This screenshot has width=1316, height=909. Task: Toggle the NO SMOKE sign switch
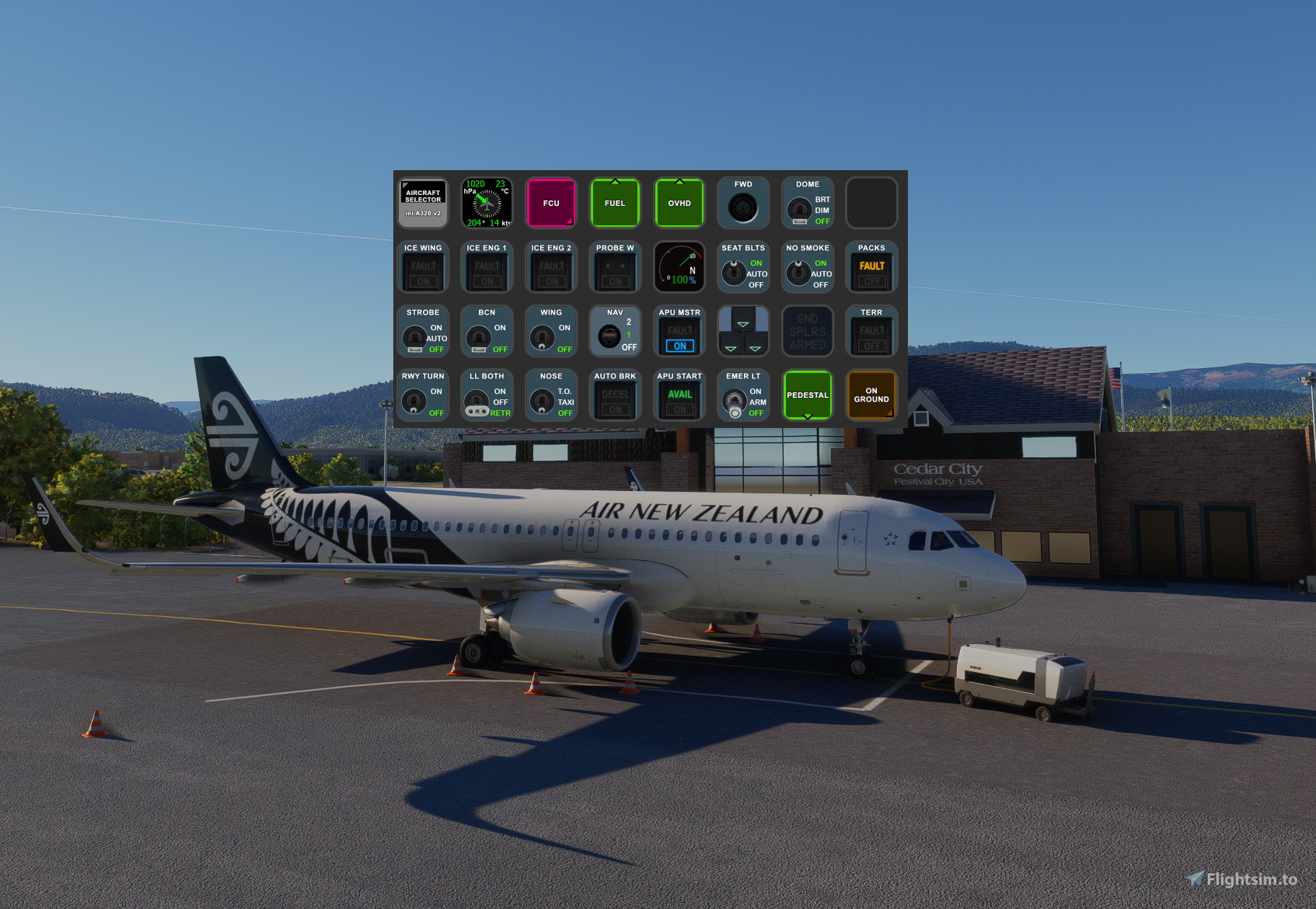tap(808, 267)
